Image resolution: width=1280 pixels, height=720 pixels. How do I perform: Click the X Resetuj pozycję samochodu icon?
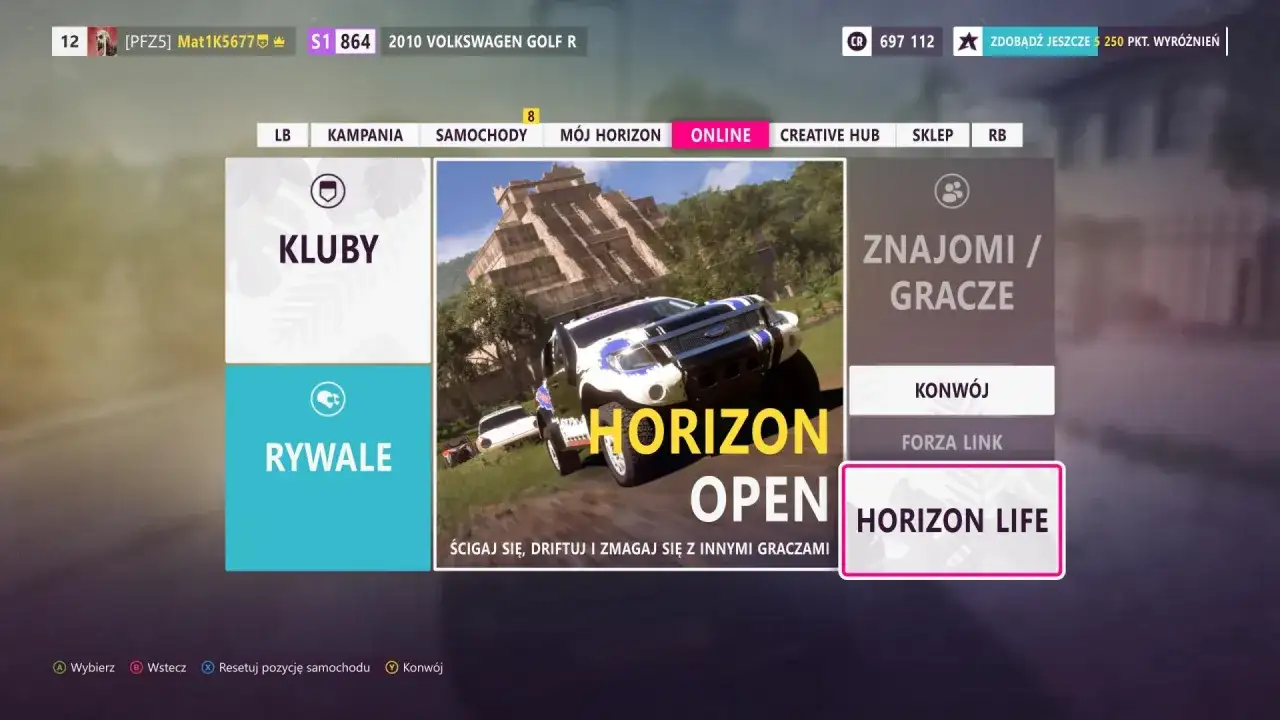(x=207, y=667)
